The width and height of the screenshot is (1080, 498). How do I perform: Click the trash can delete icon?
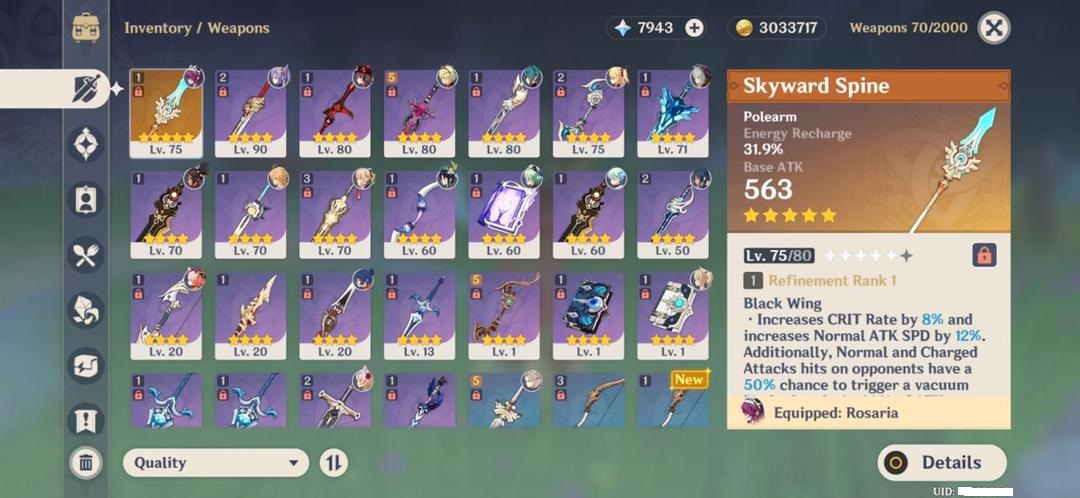coord(87,462)
